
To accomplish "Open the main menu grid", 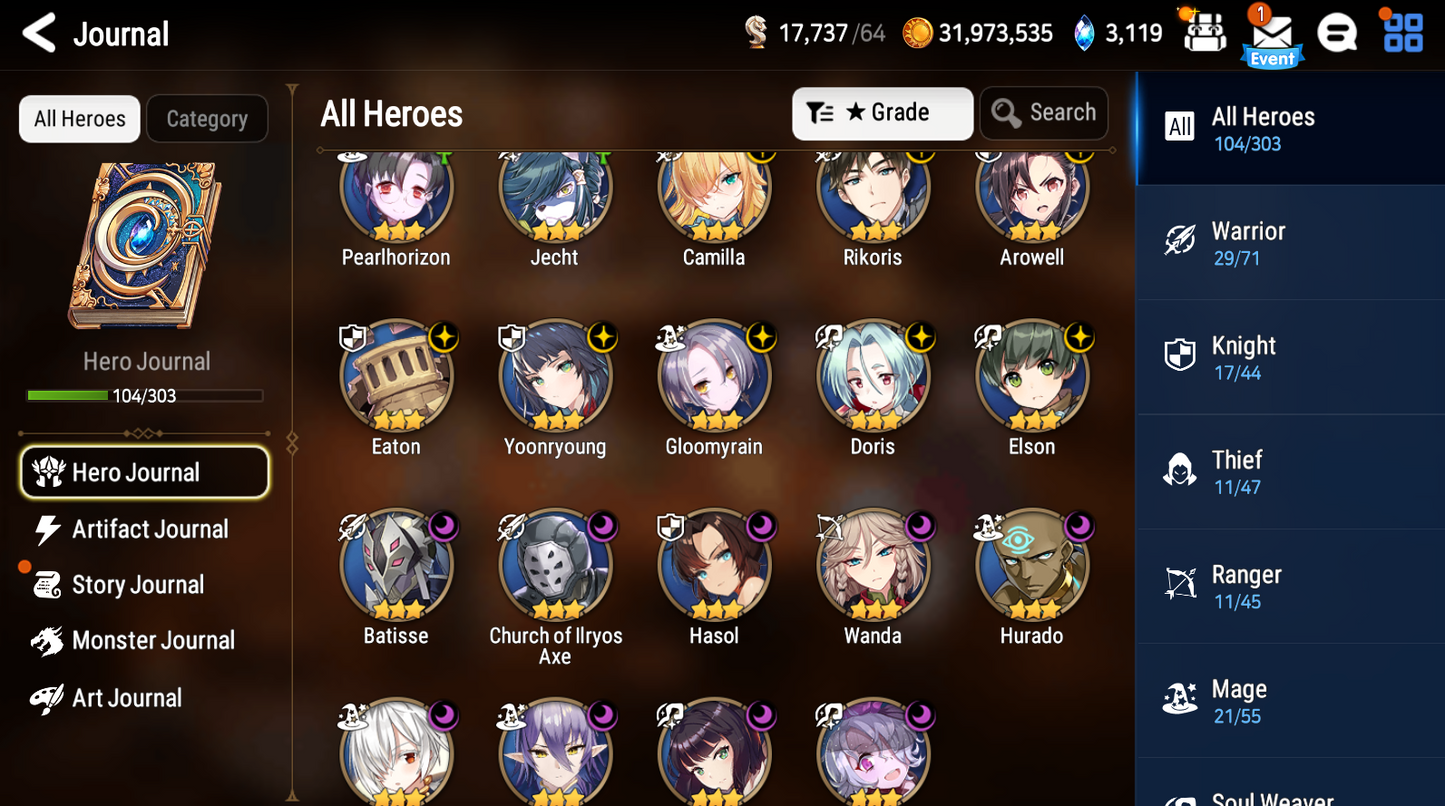I will pyautogui.click(x=1403, y=32).
